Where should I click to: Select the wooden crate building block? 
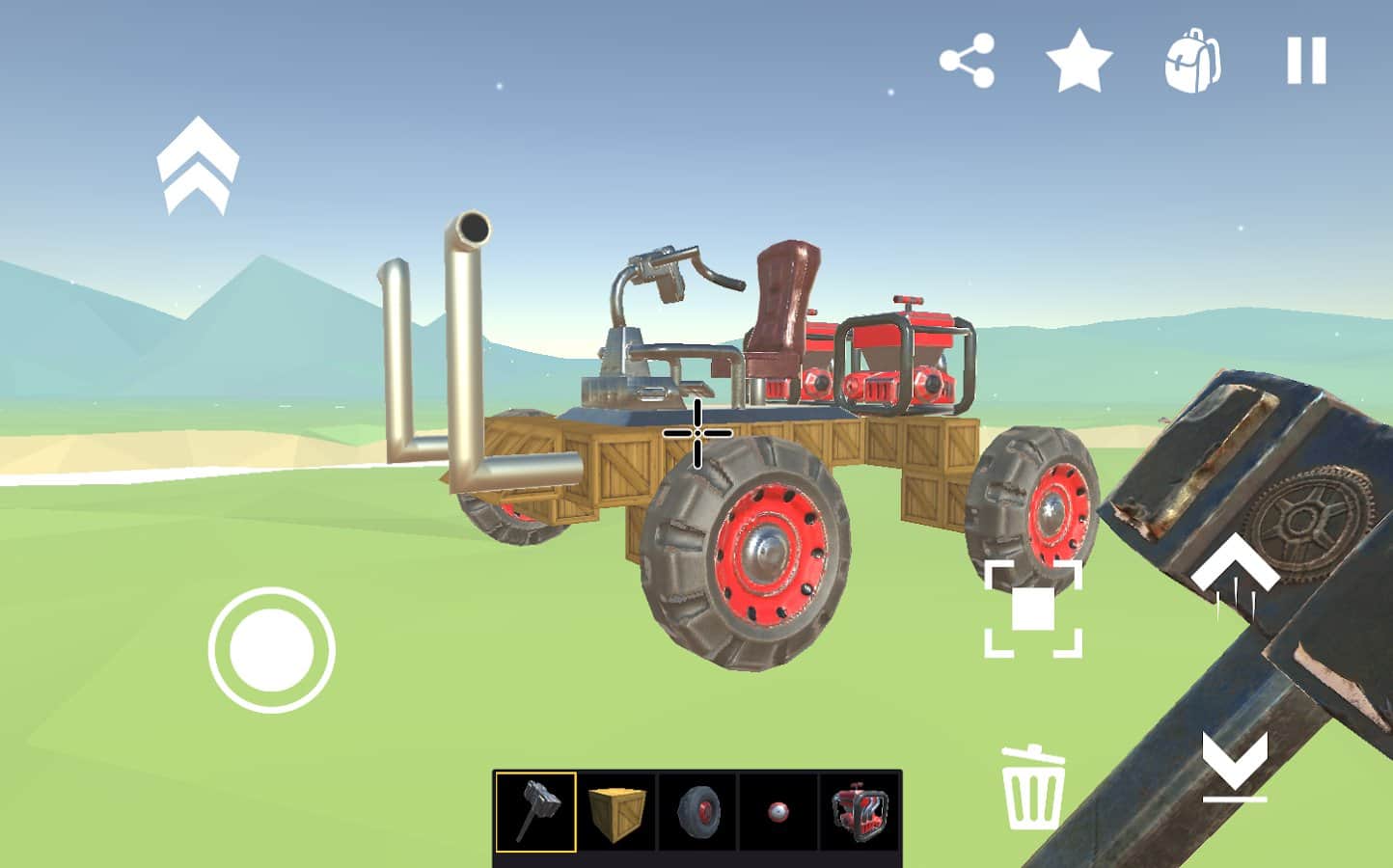click(618, 812)
